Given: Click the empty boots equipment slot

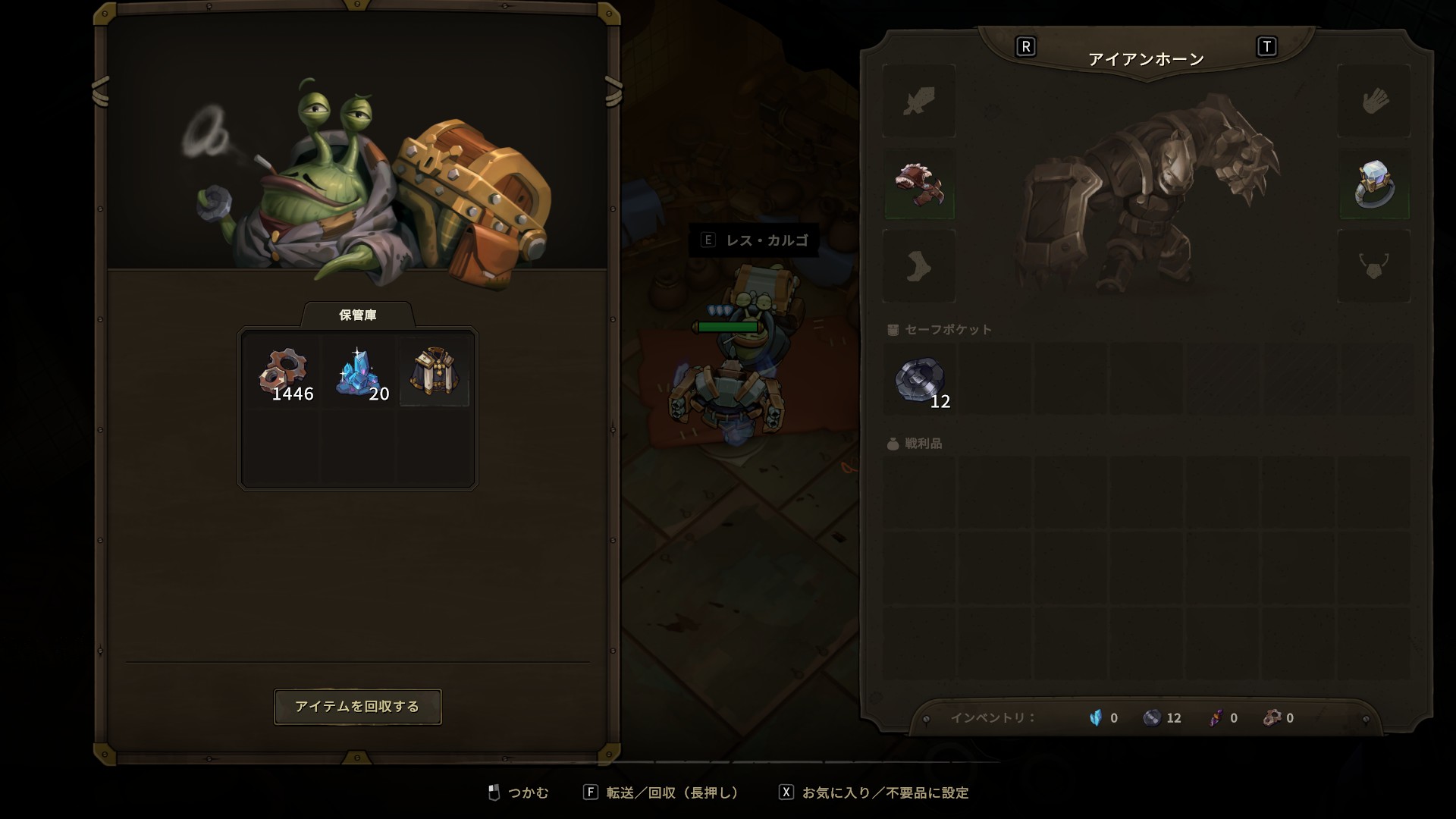Looking at the screenshot, I should pyautogui.click(x=919, y=267).
